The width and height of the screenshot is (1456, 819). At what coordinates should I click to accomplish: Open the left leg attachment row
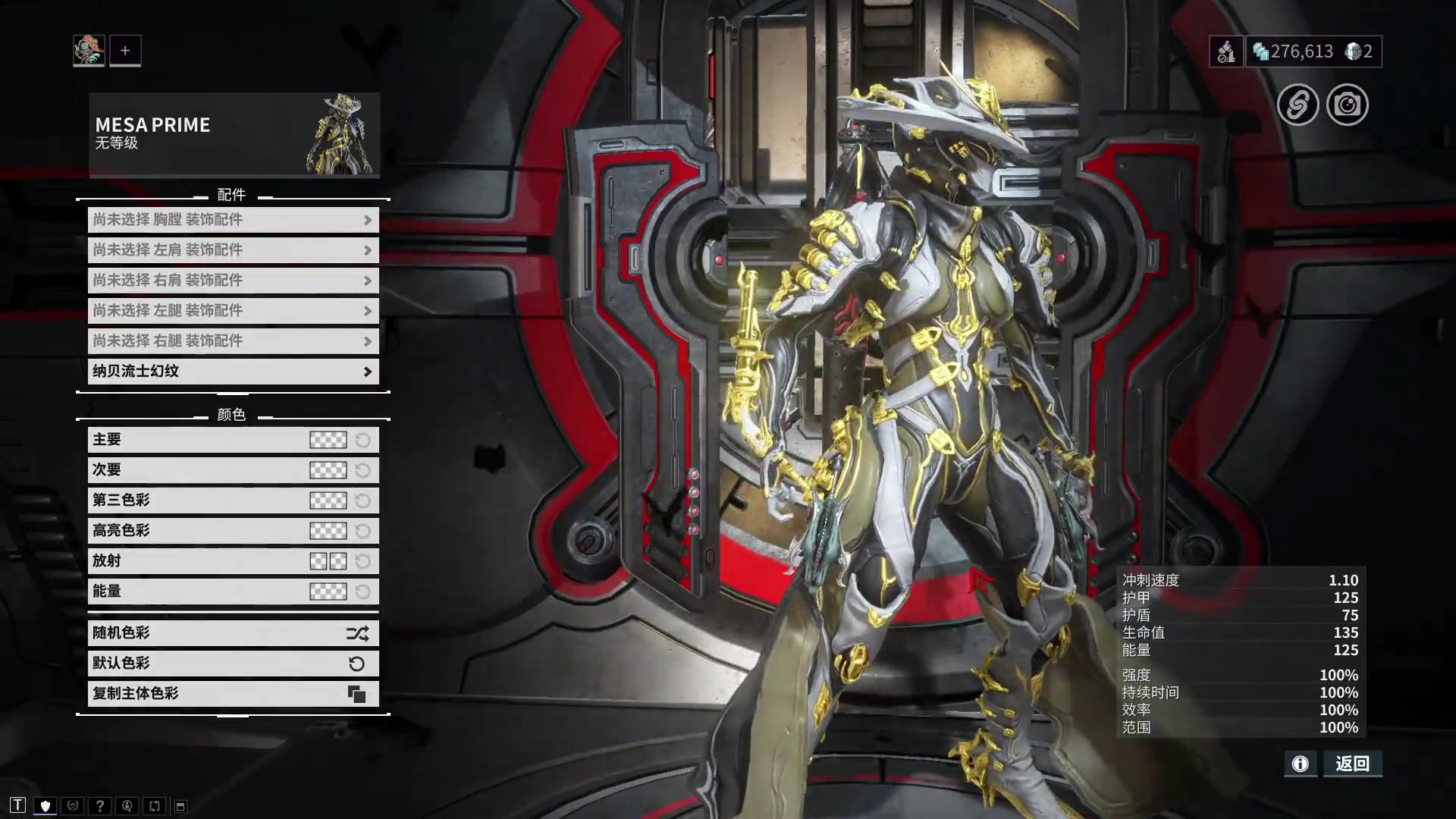(233, 311)
